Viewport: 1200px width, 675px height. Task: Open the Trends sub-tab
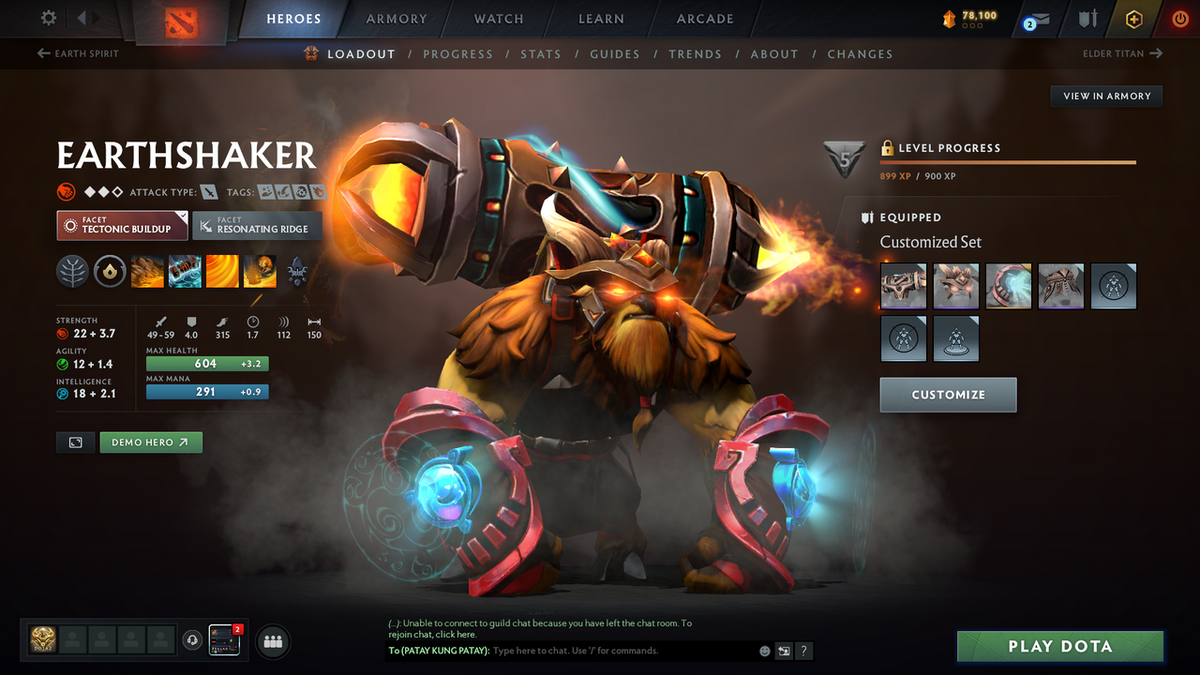coord(694,54)
